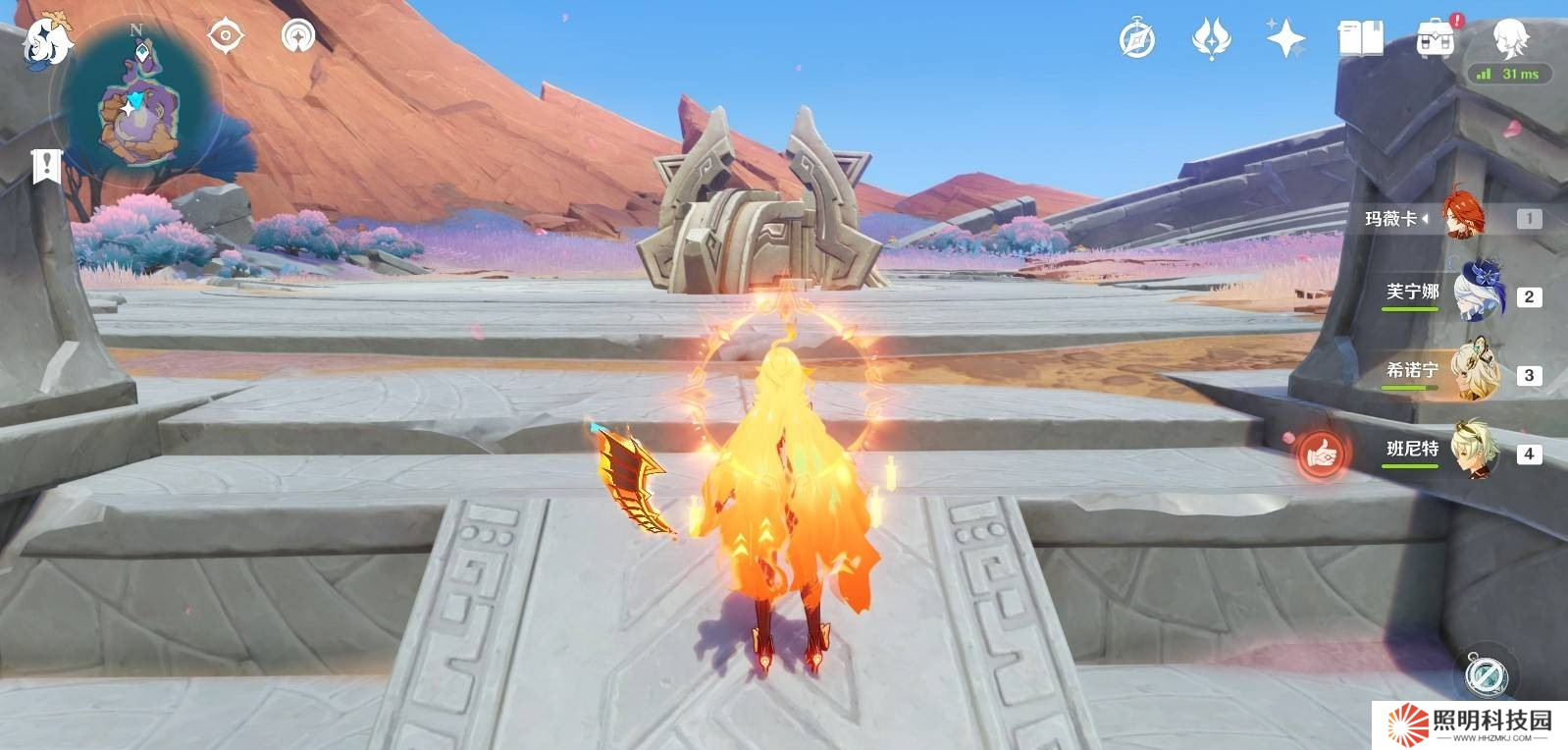Open the Adventurer Handbook book icon
This screenshot has height=750, width=1568.
(x=1360, y=40)
